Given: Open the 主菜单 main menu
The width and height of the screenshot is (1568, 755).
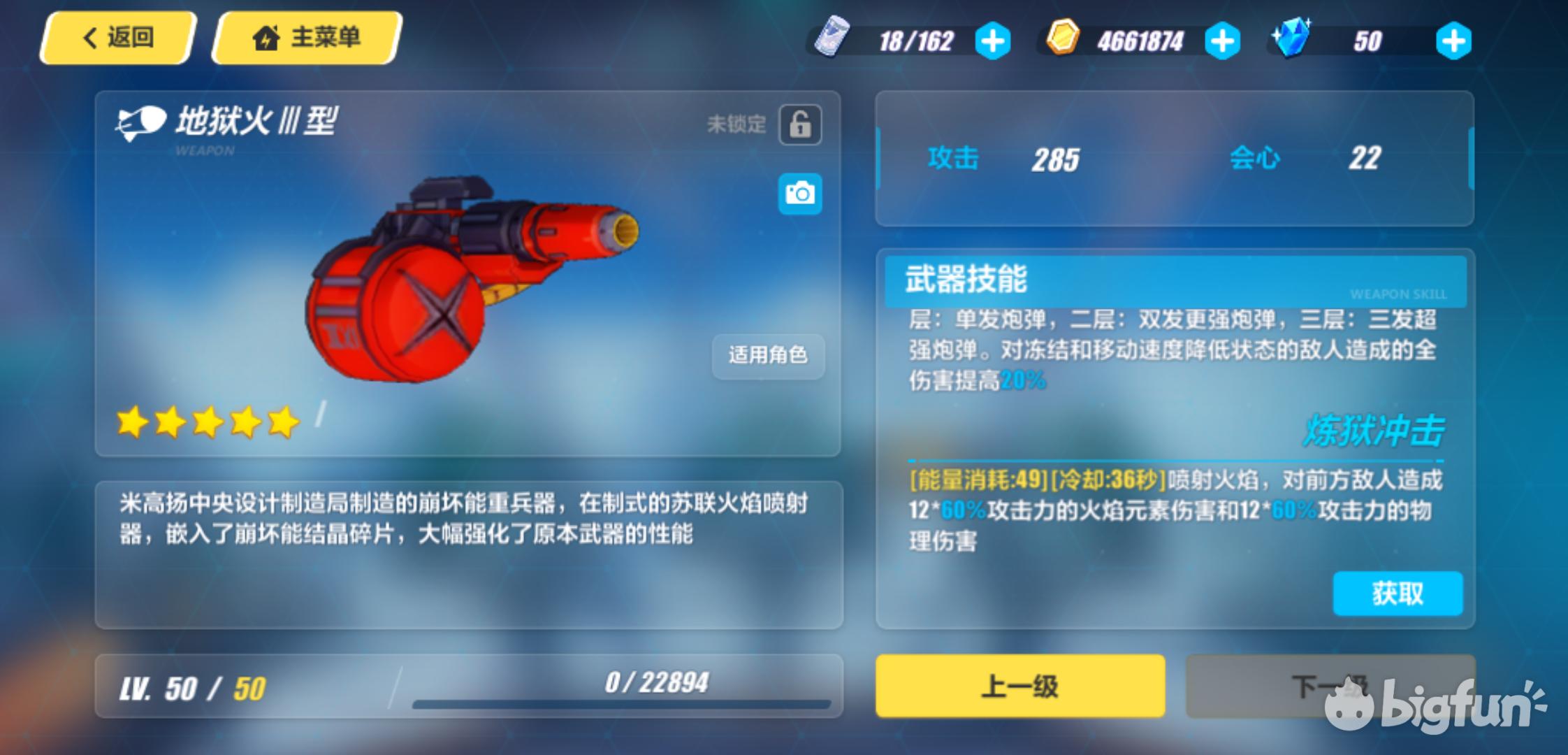Looking at the screenshot, I should click(x=307, y=38).
